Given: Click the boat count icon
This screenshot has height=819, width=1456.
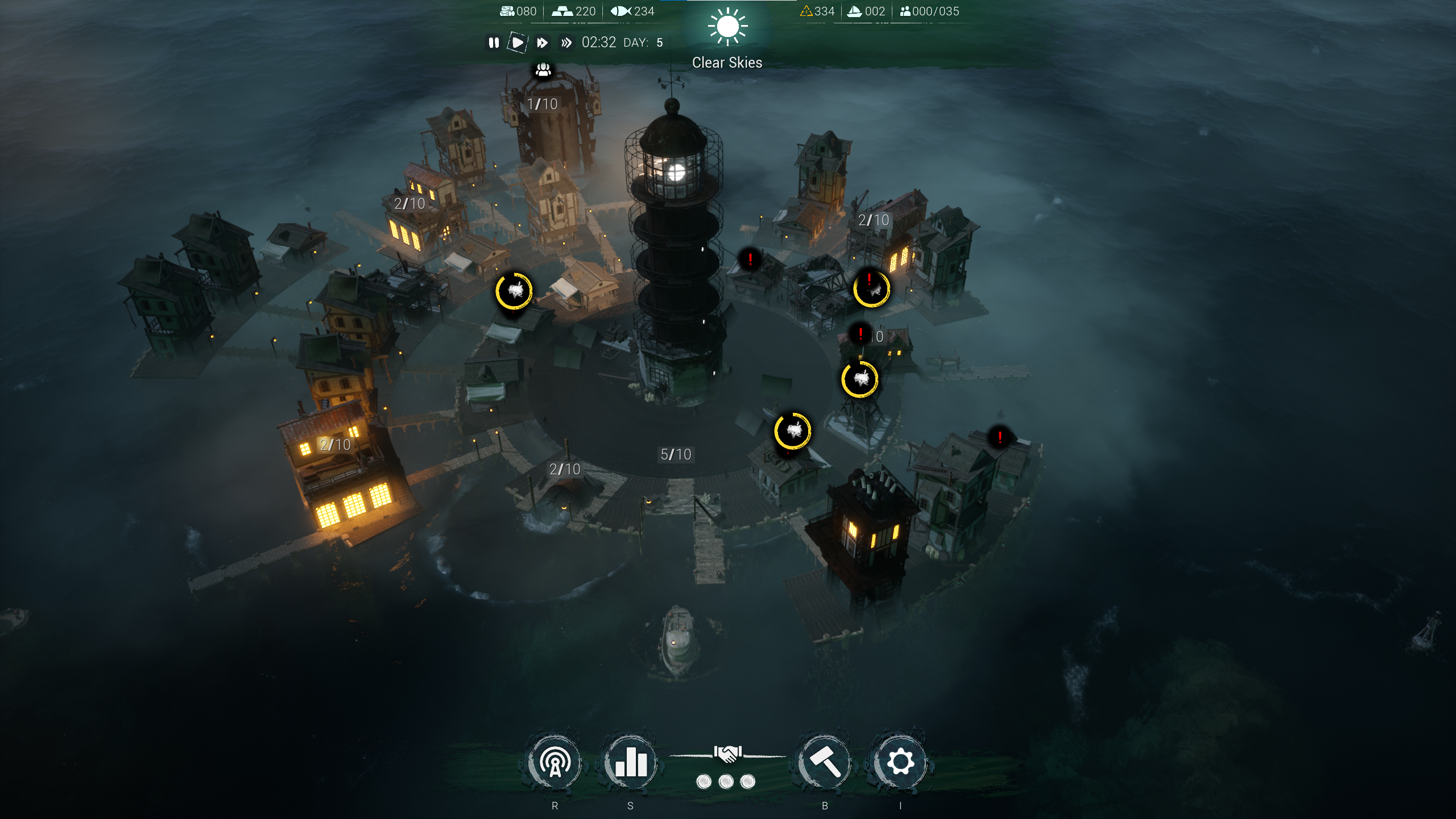Looking at the screenshot, I should (854, 10).
